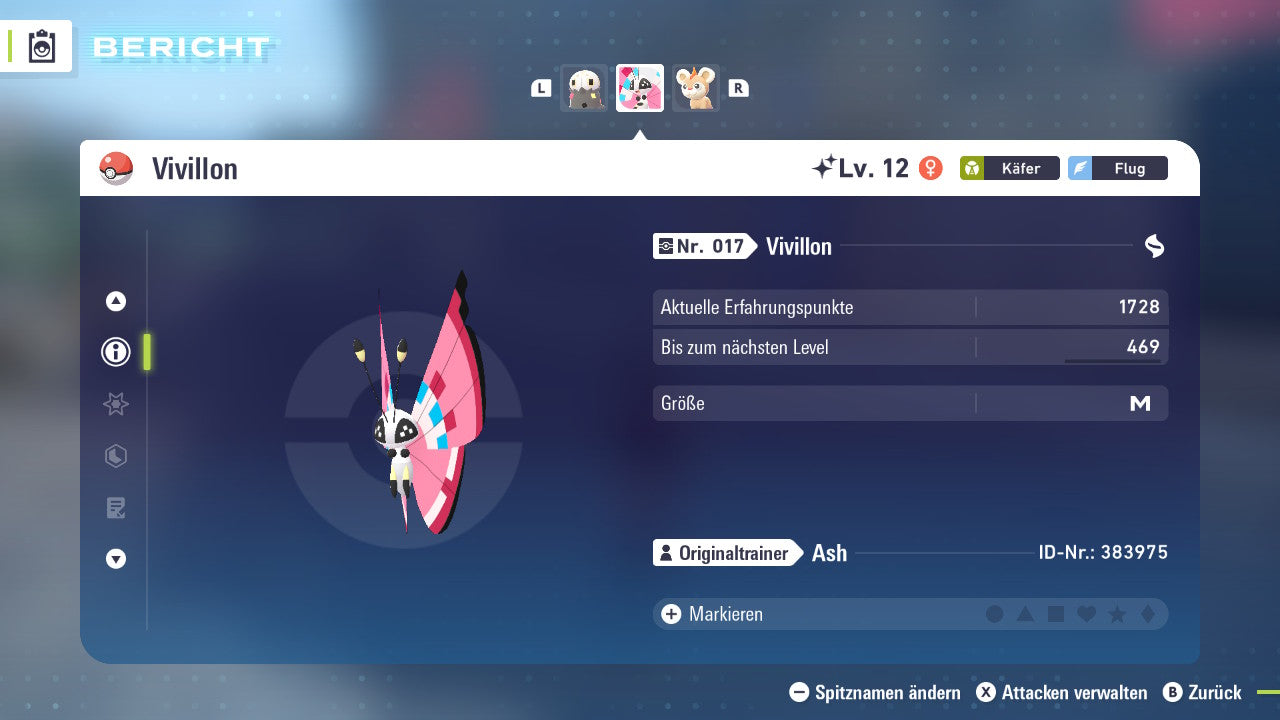Select the Flug type badge

(x=1117, y=168)
